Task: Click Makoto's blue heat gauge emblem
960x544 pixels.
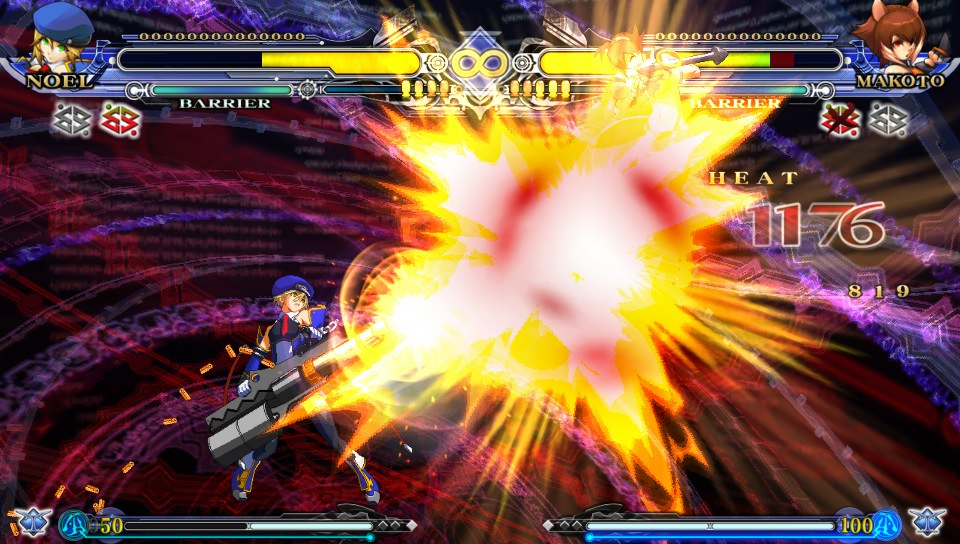Action: click(886, 524)
